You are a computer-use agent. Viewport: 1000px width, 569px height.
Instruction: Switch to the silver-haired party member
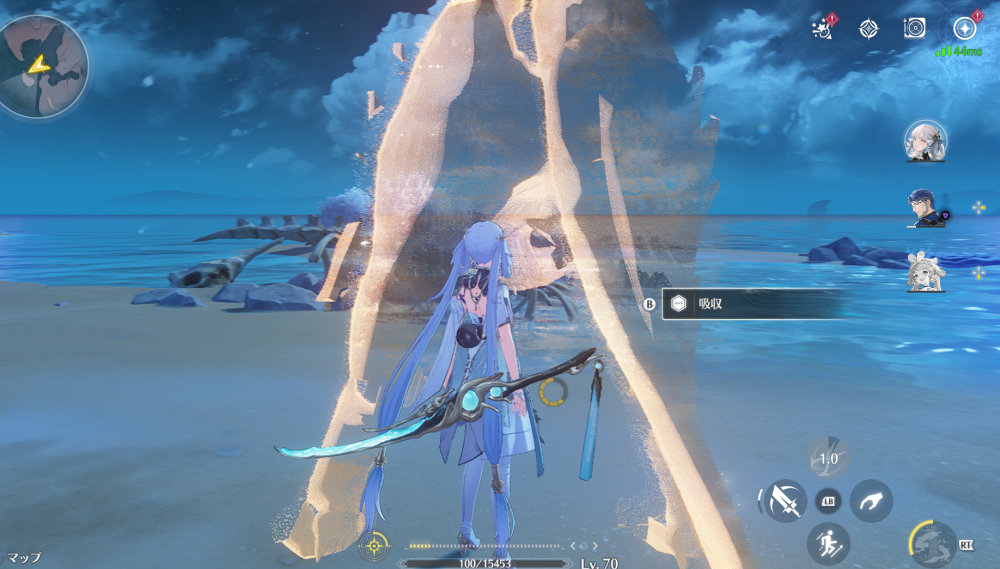925,142
